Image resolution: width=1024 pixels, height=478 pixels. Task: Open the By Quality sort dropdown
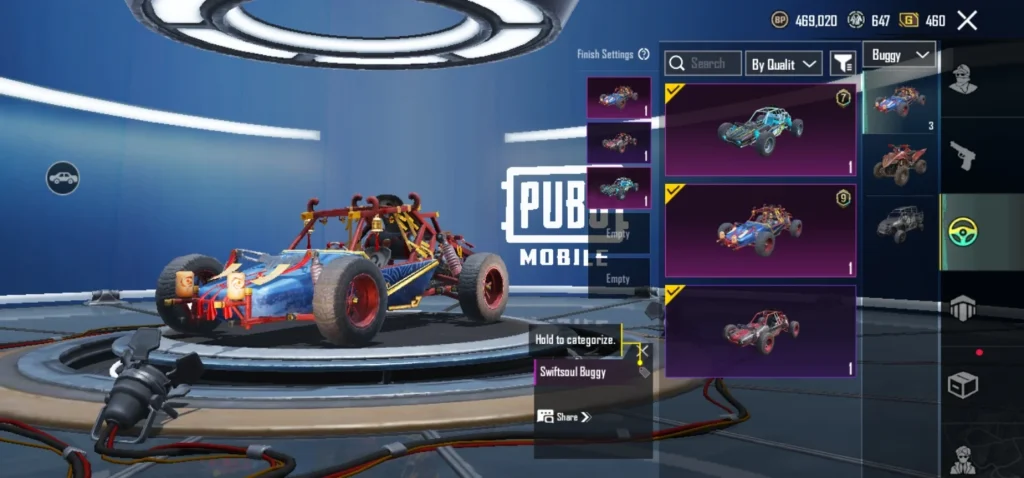(784, 63)
